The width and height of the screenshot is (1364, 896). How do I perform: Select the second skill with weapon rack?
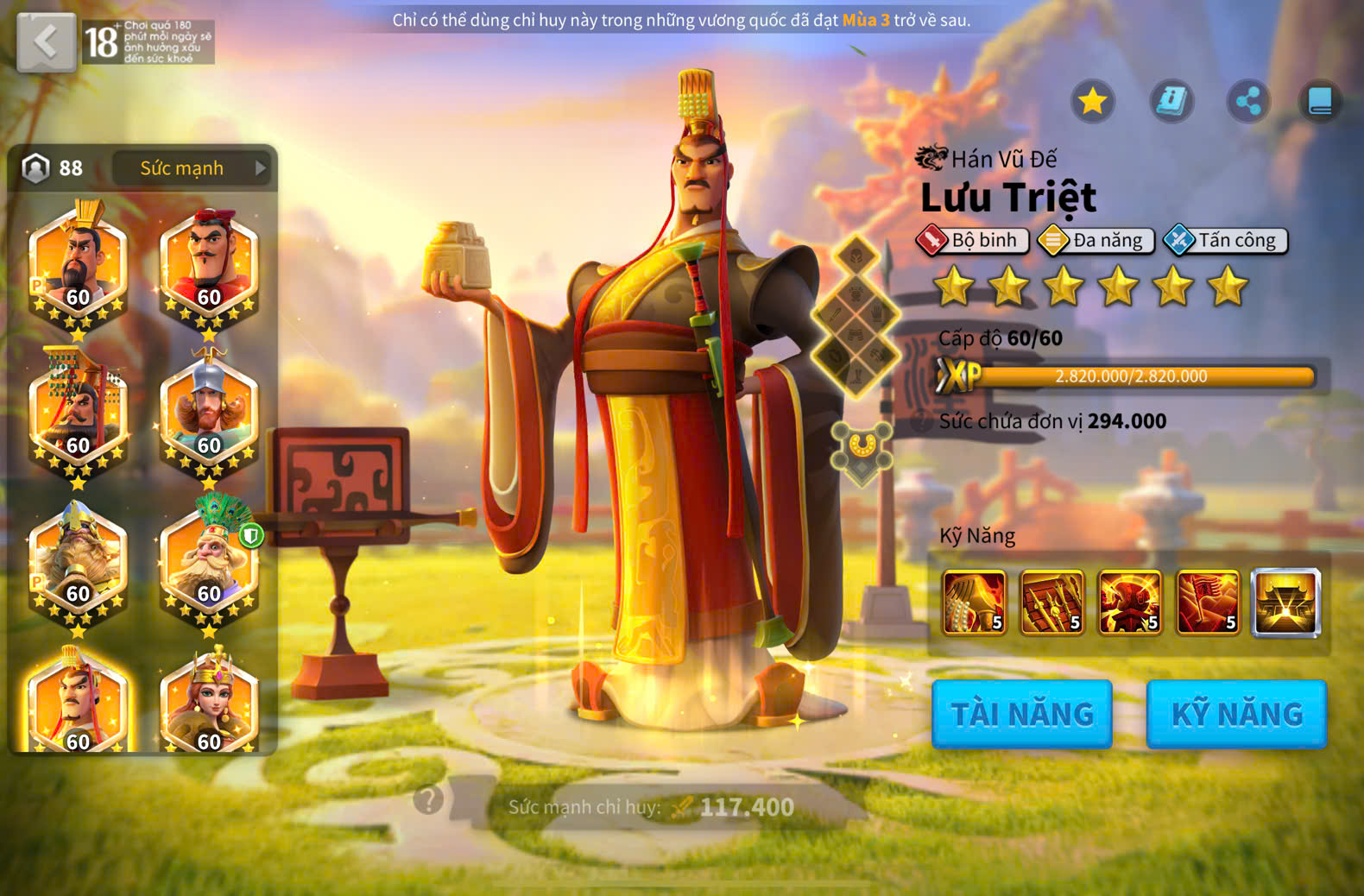point(1052,603)
